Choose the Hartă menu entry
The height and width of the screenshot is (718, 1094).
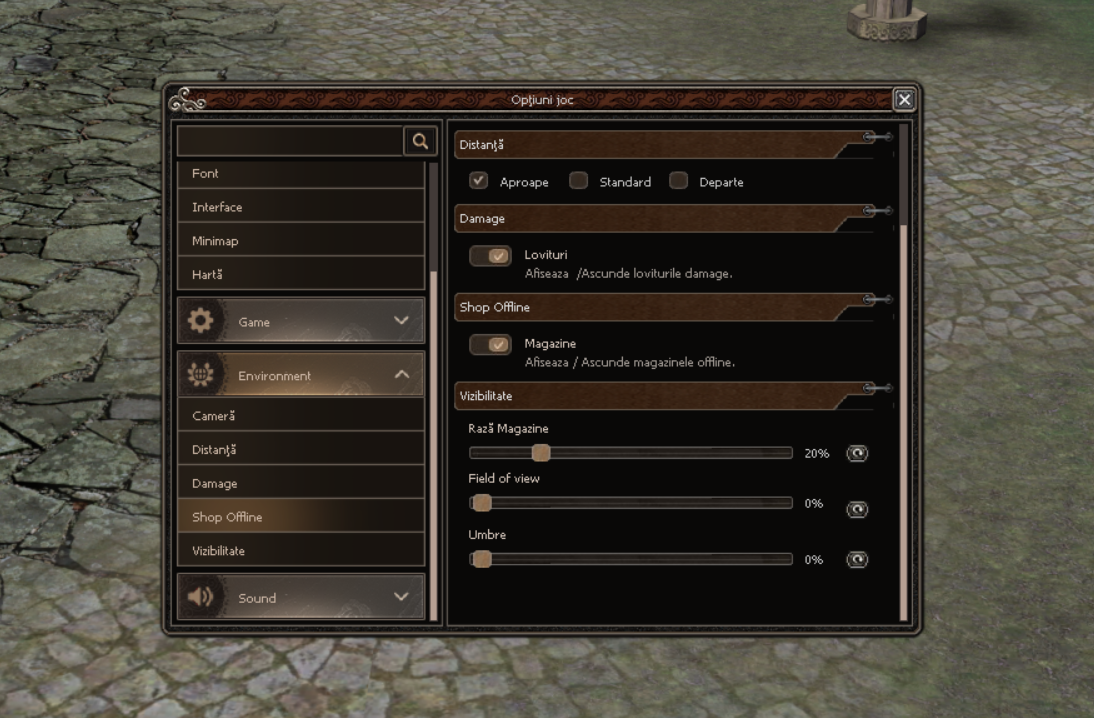point(300,274)
